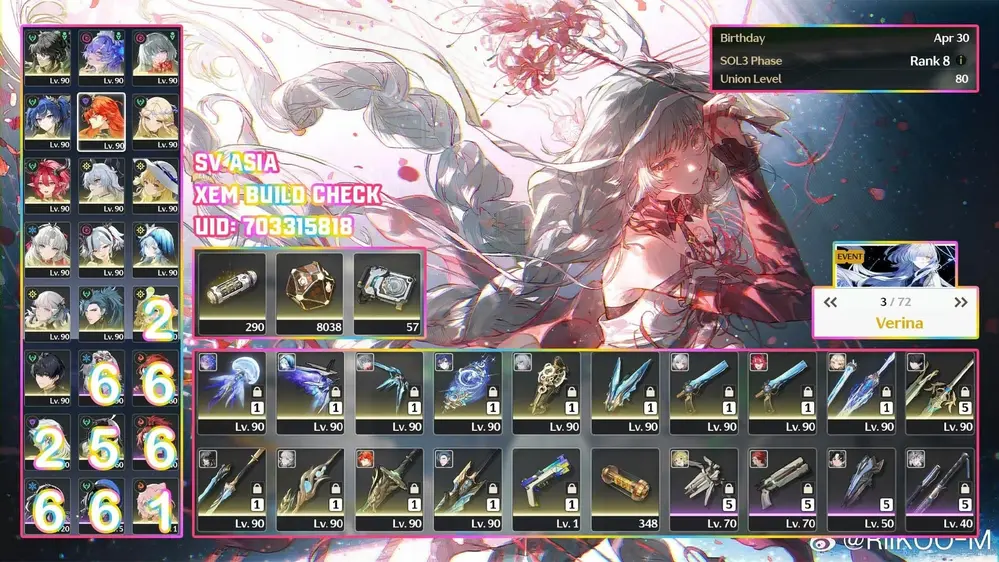999x562 pixels.
Task: Select the golden tube item showing 348
Action: click(x=625, y=488)
